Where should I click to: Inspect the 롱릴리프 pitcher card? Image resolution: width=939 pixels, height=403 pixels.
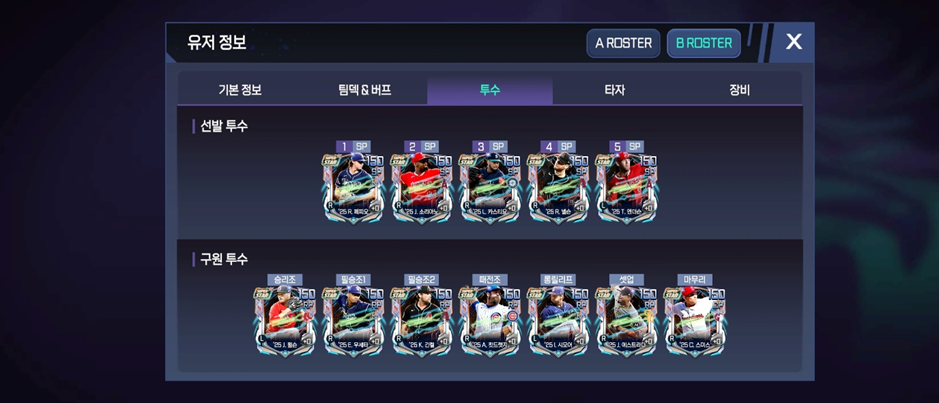[x=558, y=321]
